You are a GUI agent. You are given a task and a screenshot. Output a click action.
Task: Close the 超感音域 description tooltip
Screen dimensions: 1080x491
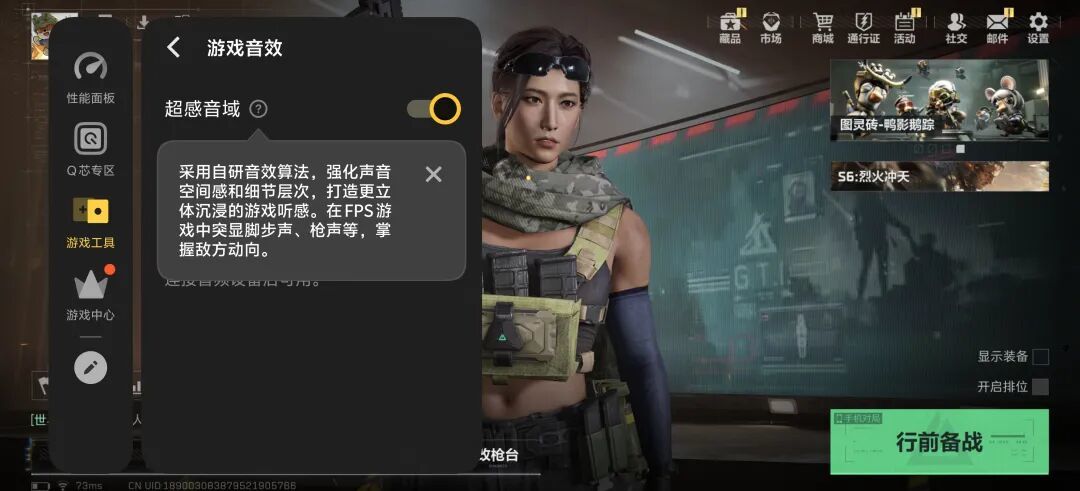coord(433,174)
